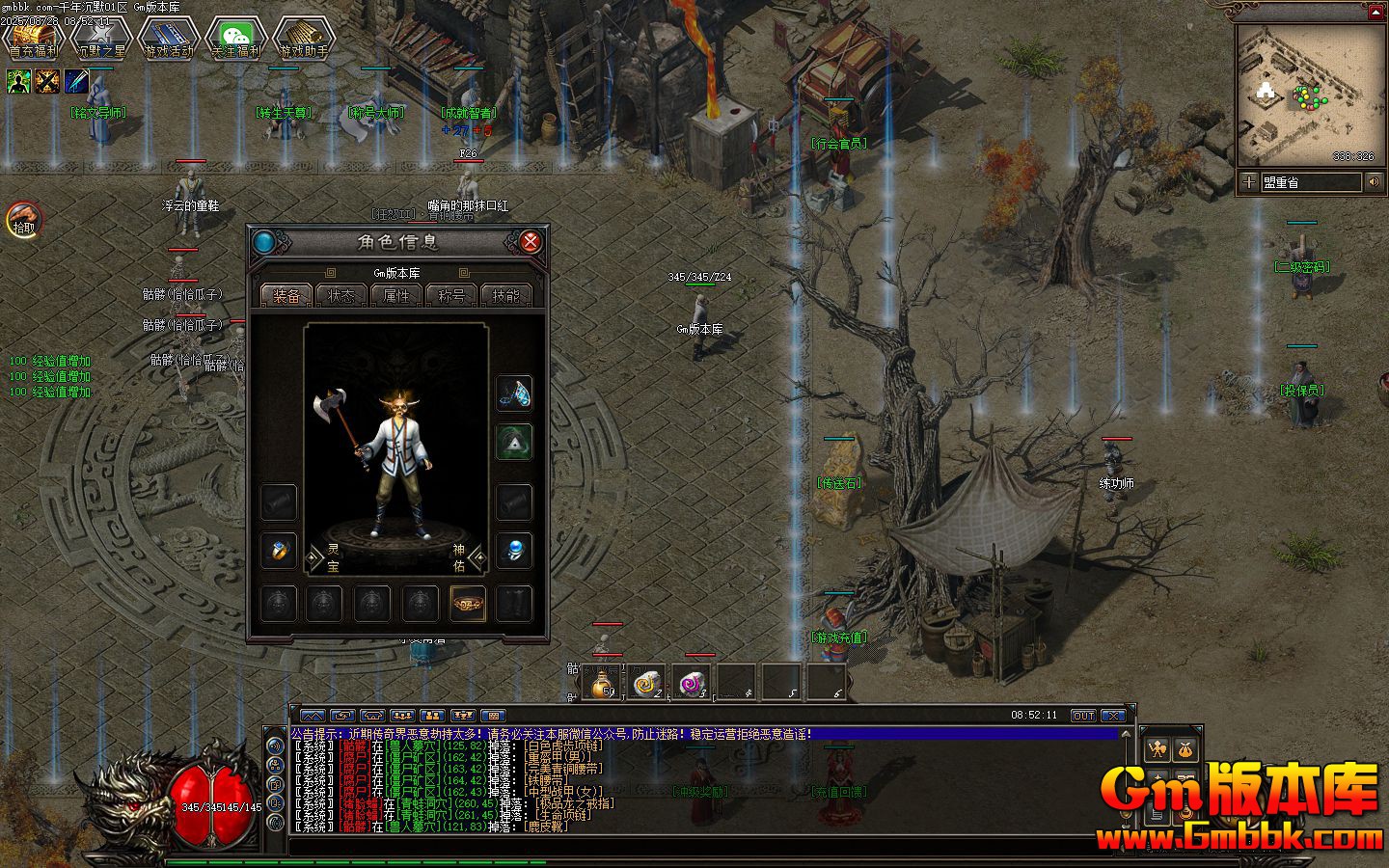
Task: Click the green EXP buff icon
Action: click(19, 83)
